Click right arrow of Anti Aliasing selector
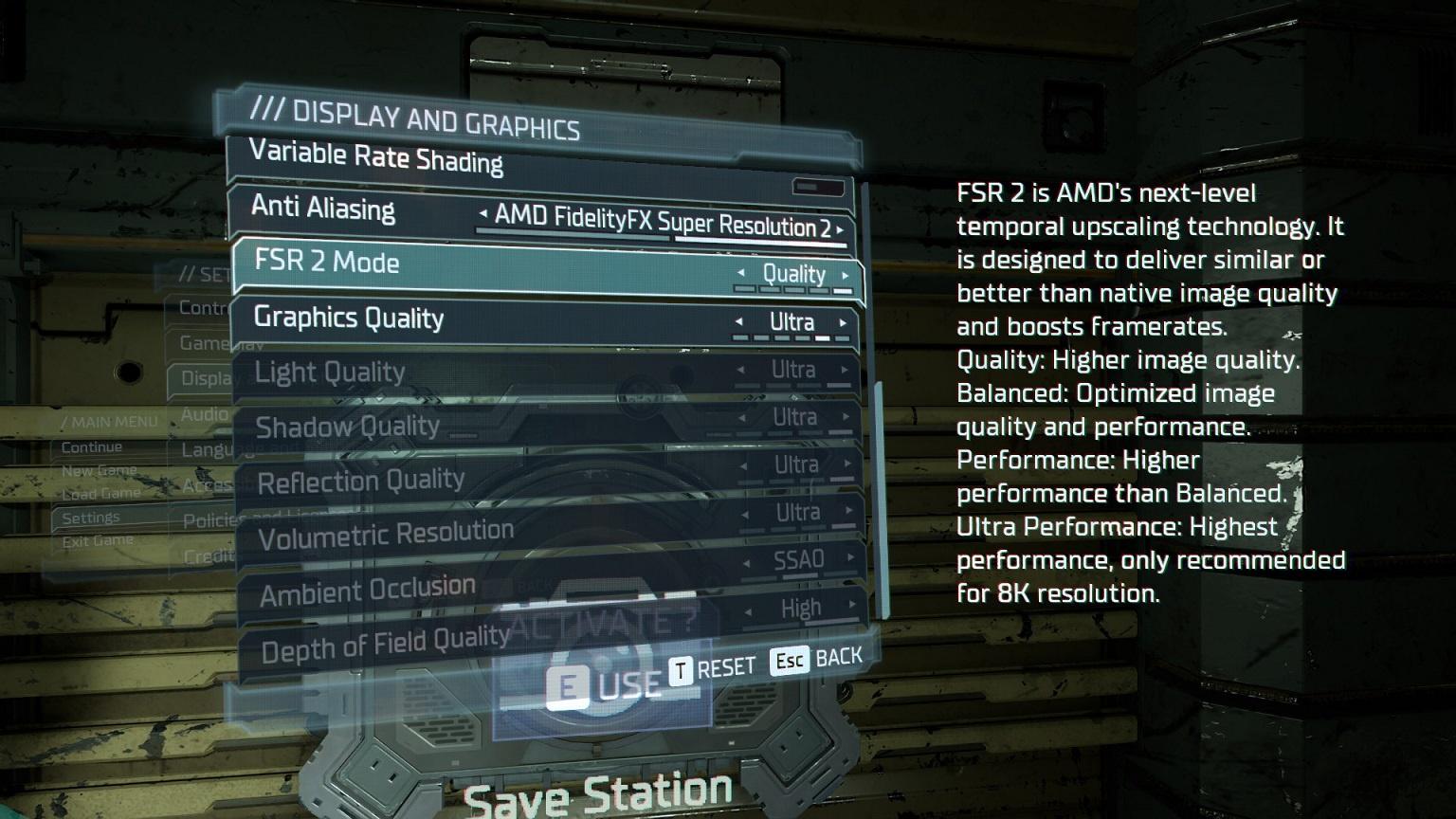1456x819 pixels. point(840,229)
